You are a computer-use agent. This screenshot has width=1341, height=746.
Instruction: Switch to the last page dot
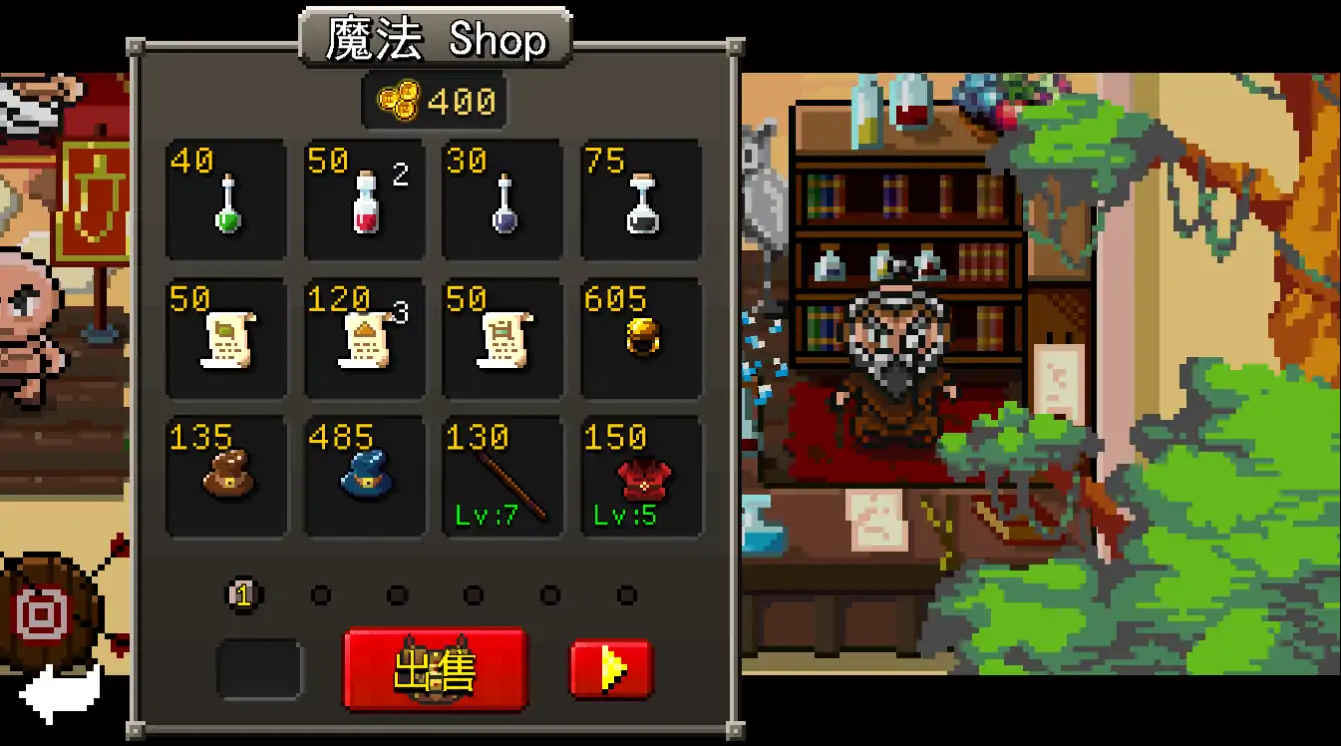click(627, 594)
